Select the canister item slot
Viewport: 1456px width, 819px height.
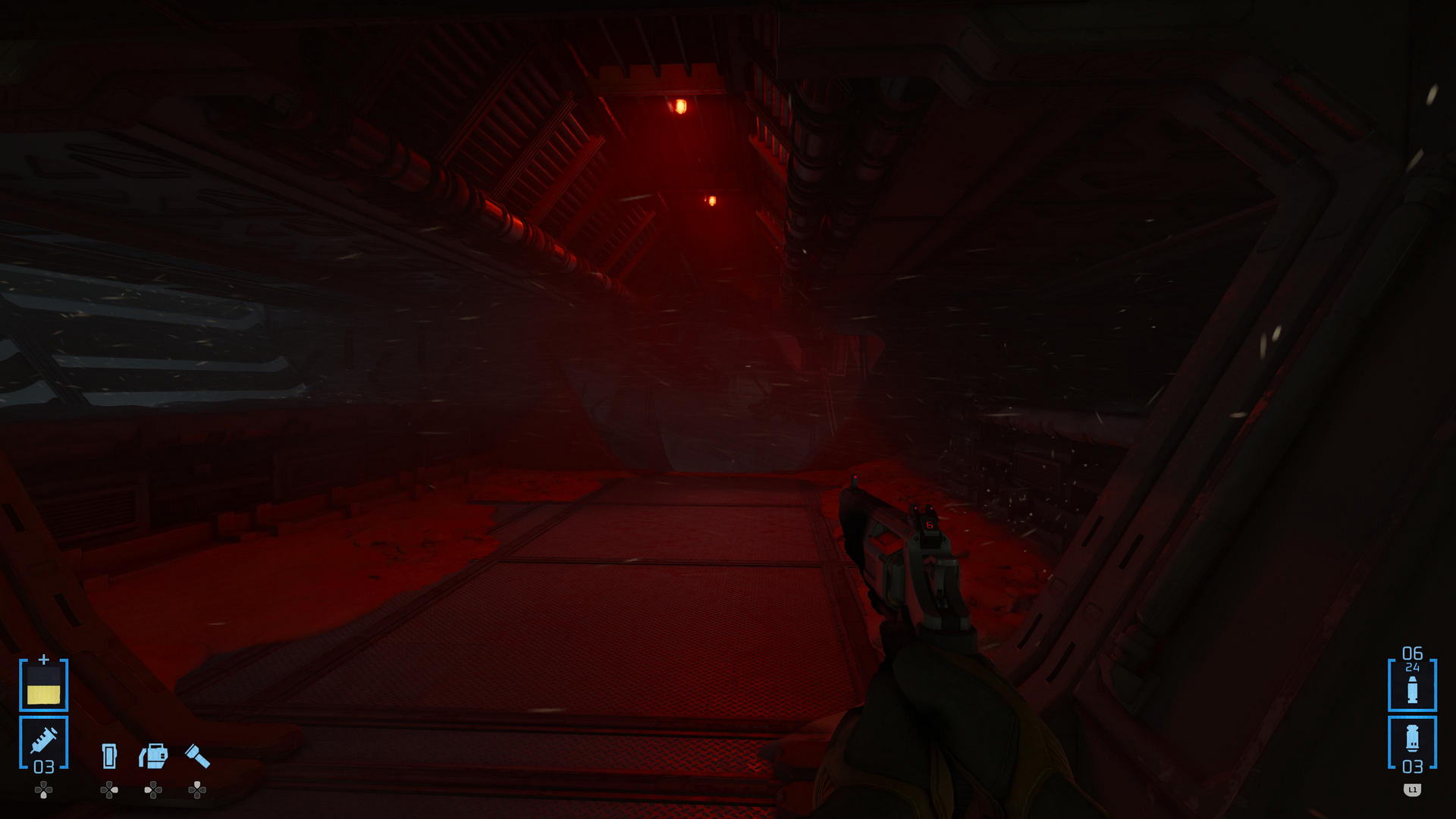[x=1412, y=743]
